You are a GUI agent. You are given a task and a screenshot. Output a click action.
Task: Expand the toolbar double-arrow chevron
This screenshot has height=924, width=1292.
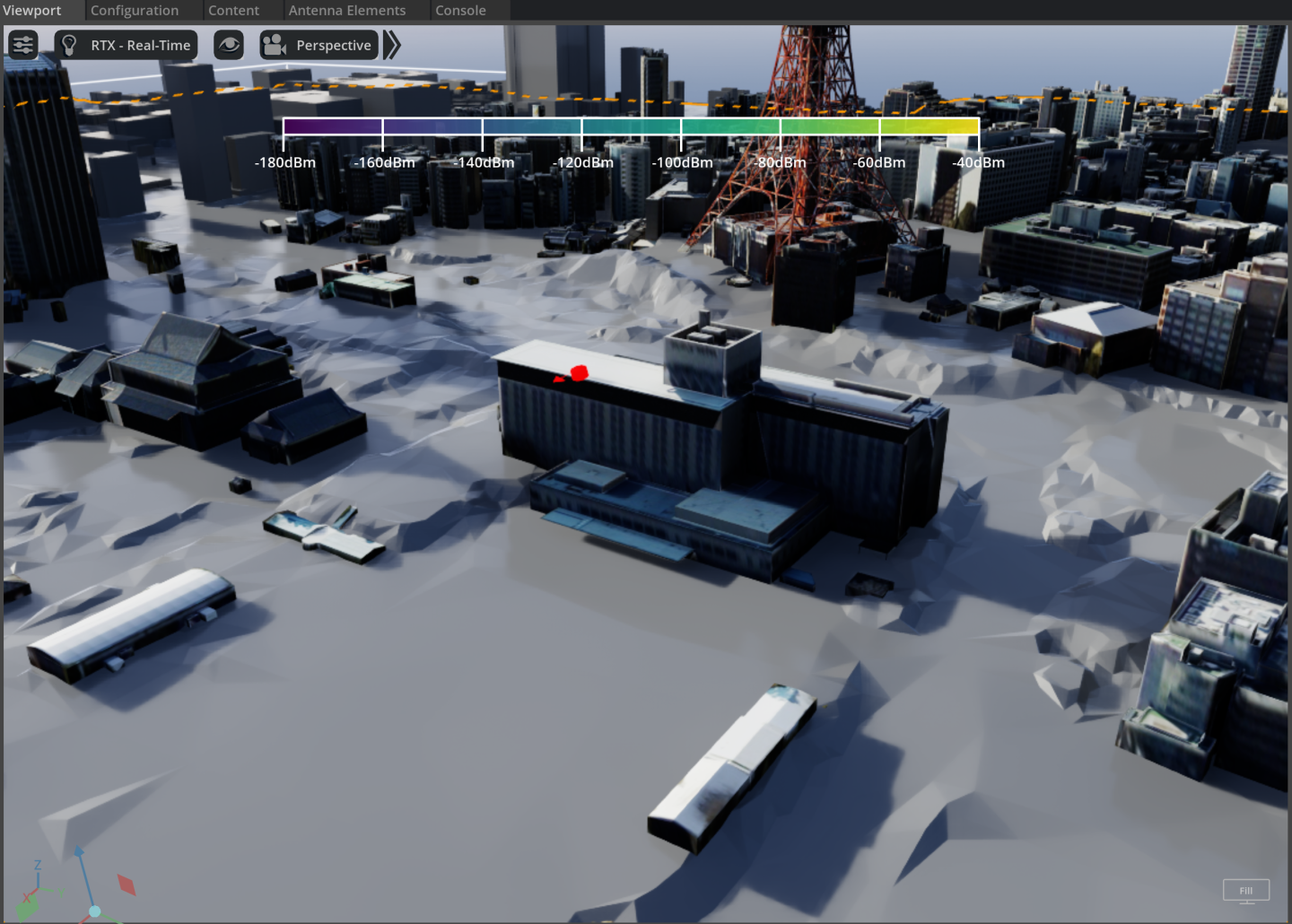click(392, 45)
